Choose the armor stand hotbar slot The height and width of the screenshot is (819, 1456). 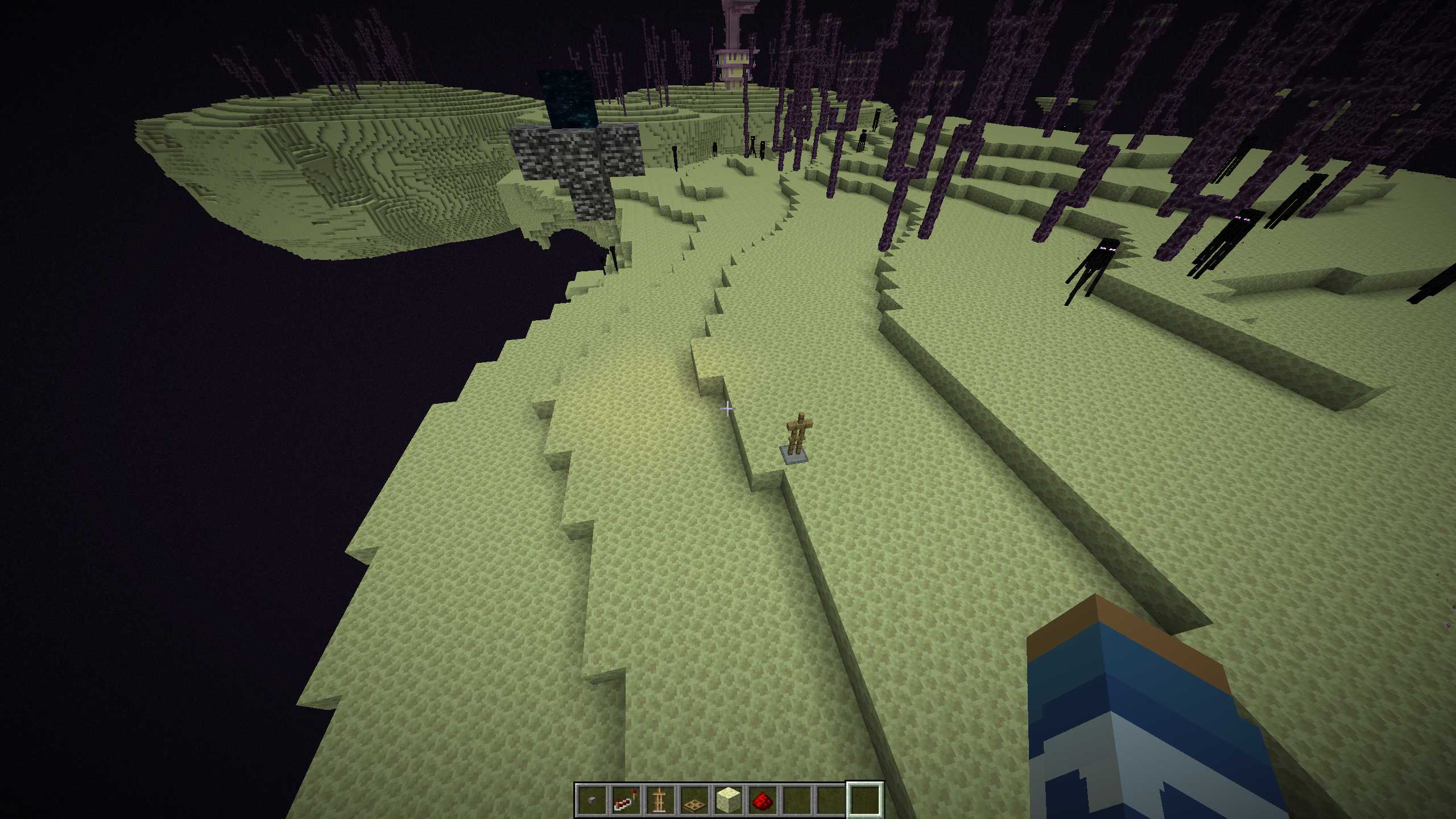[659, 799]
